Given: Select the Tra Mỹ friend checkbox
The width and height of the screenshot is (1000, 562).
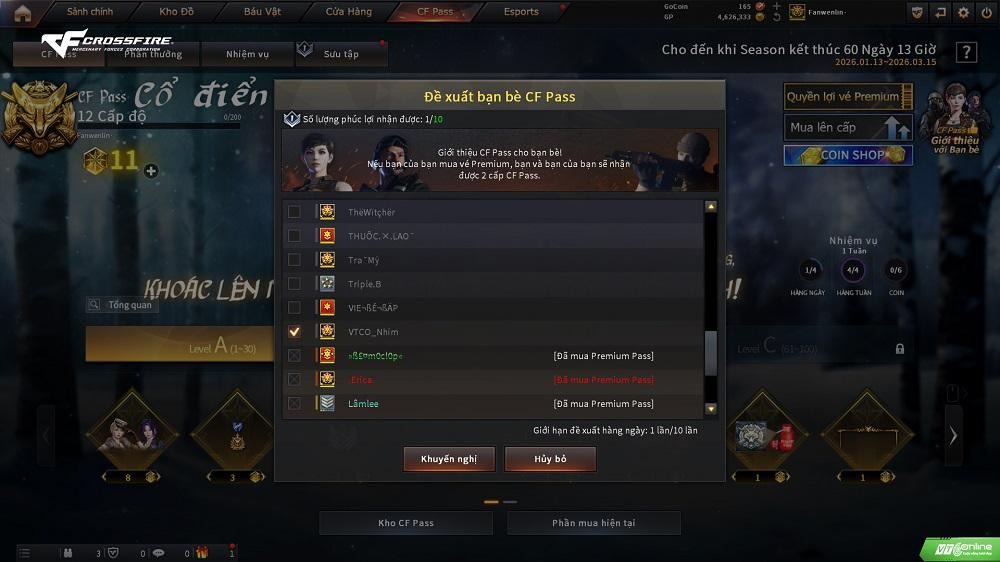Looking at the screenshot, I should tap(294, 260).
